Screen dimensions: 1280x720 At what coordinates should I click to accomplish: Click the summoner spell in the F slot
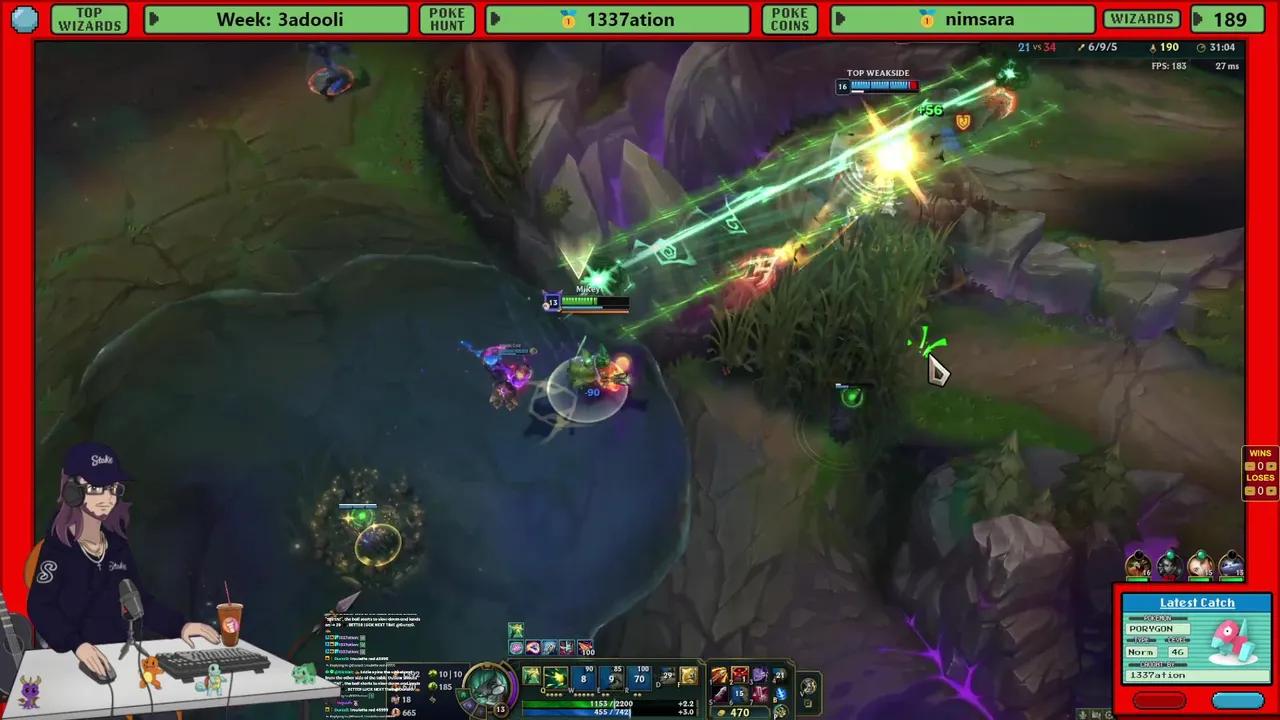[x=690, y=676]
